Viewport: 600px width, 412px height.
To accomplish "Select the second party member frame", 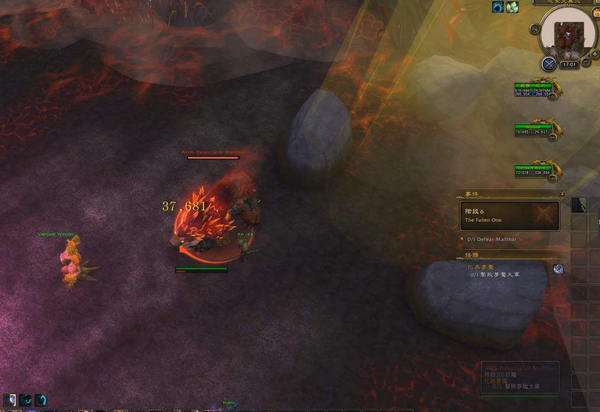I will [535, 130].
